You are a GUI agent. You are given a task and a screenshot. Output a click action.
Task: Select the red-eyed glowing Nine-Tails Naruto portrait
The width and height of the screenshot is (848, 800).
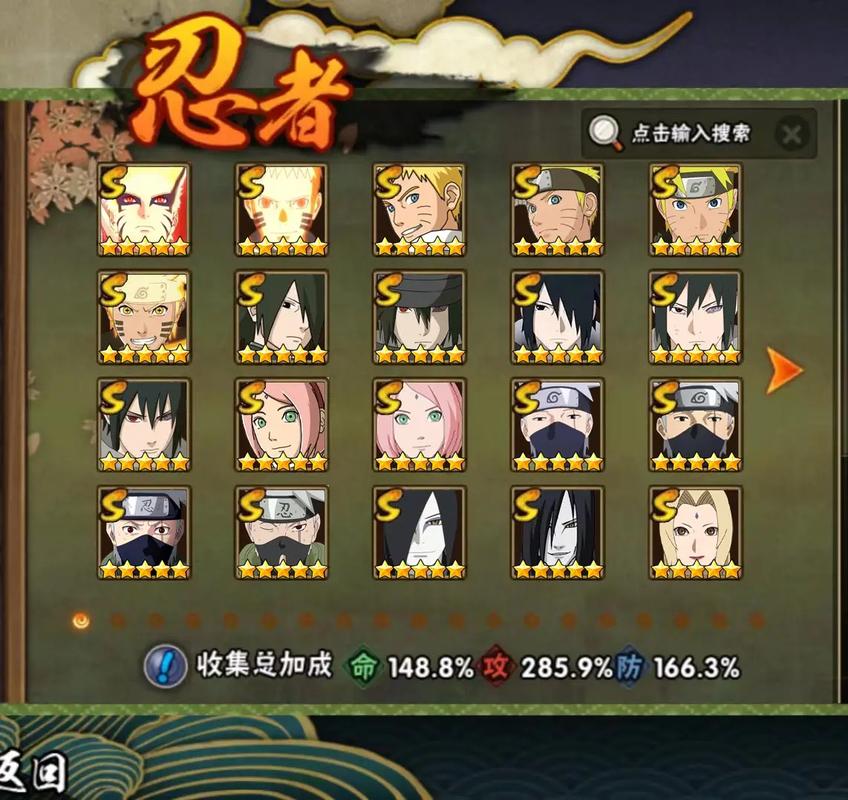pyautogui.click(x=144, y=210)
